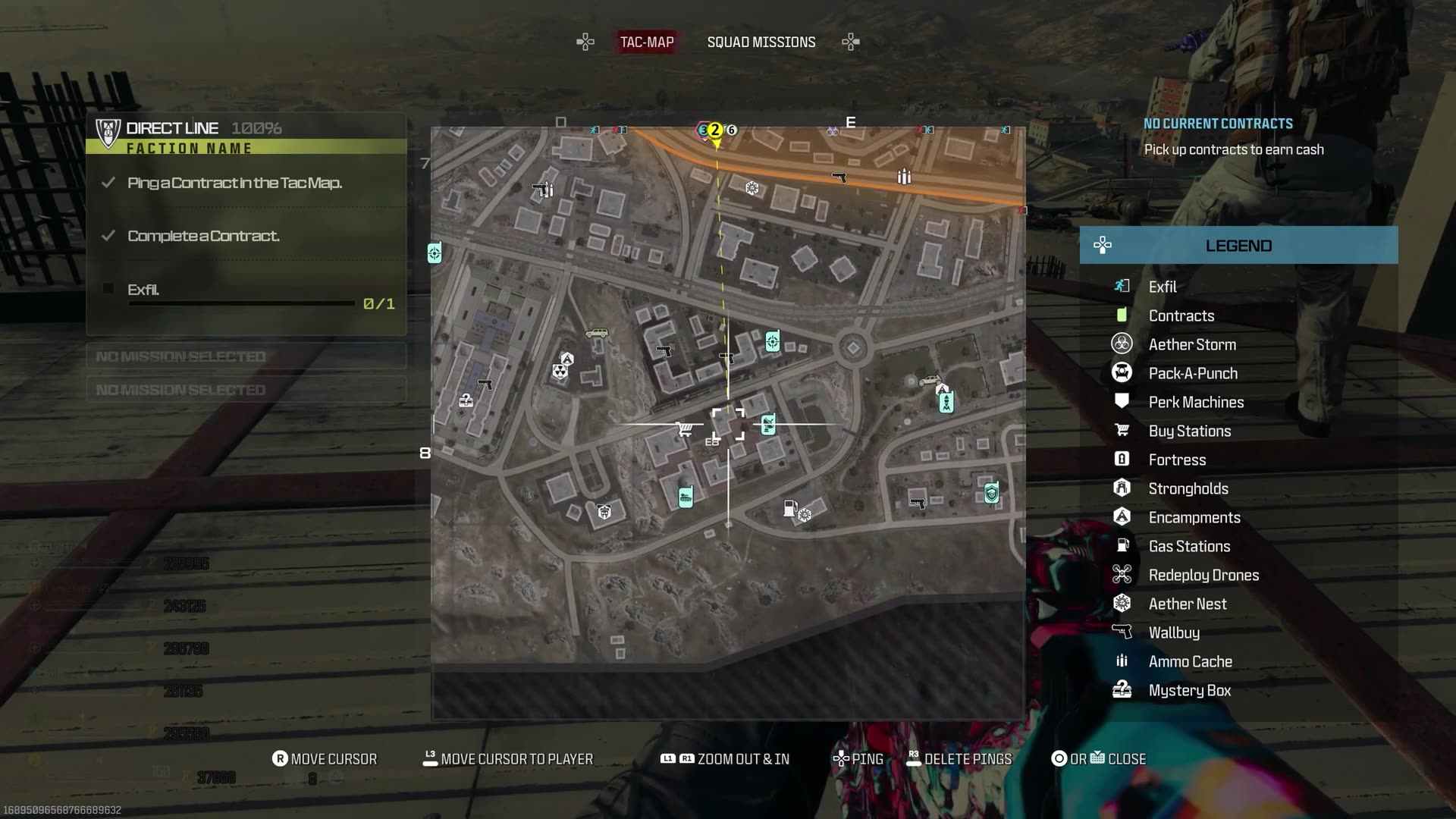Click the gas station pump map marker
Image resolution: width=1456 pixels, height=819 pixels.
coord(789,507)
